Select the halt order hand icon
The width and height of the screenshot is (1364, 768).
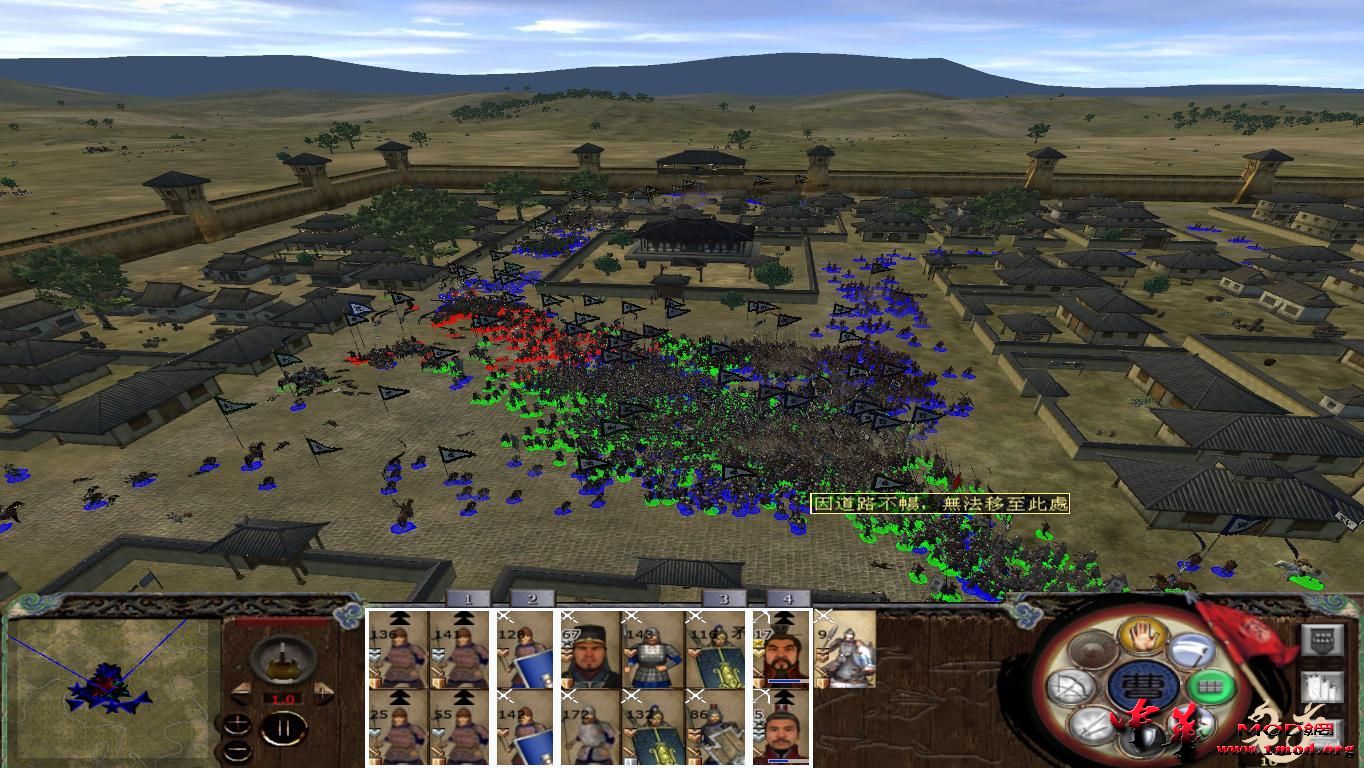pyautogui.click(x=1142, y=637)
